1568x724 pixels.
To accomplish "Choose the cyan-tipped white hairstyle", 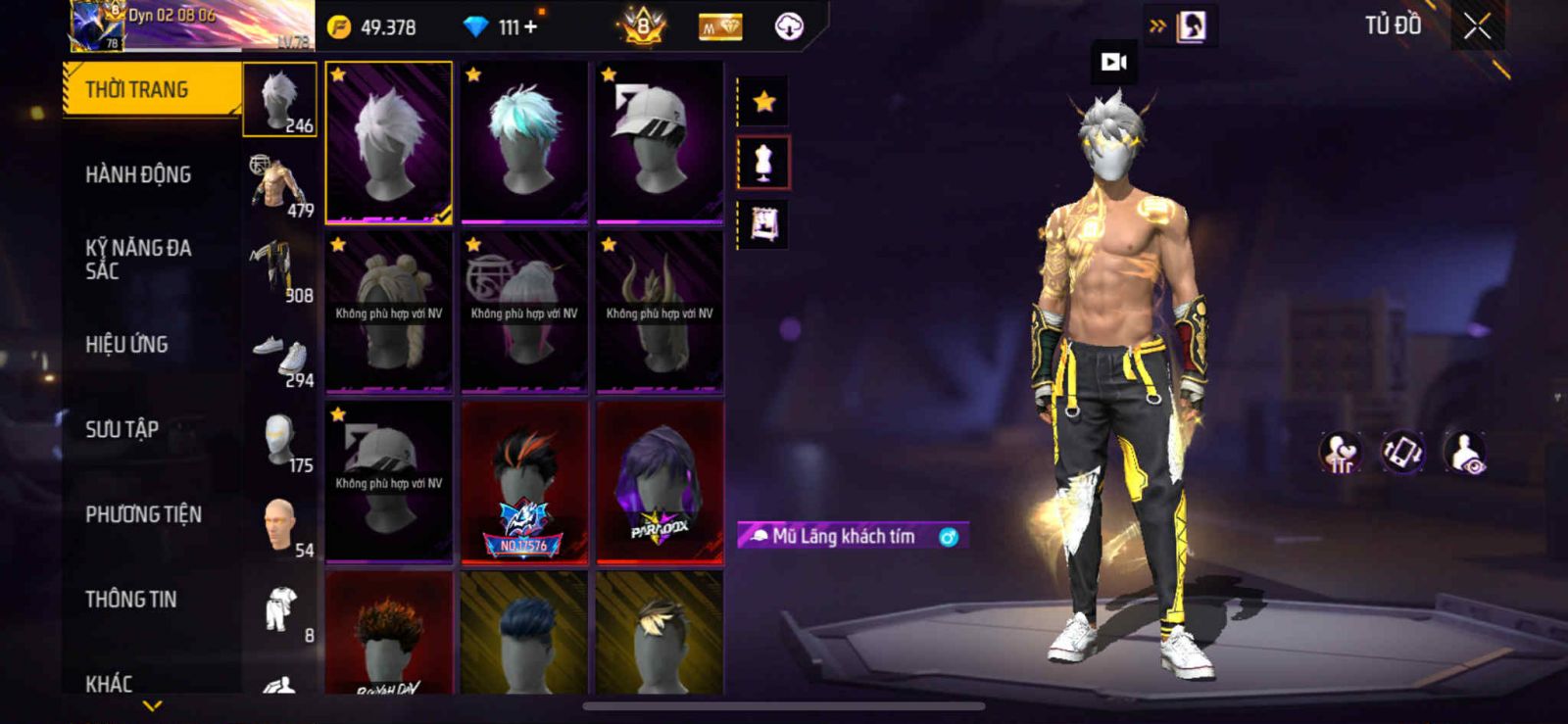I will coord(524,142).
